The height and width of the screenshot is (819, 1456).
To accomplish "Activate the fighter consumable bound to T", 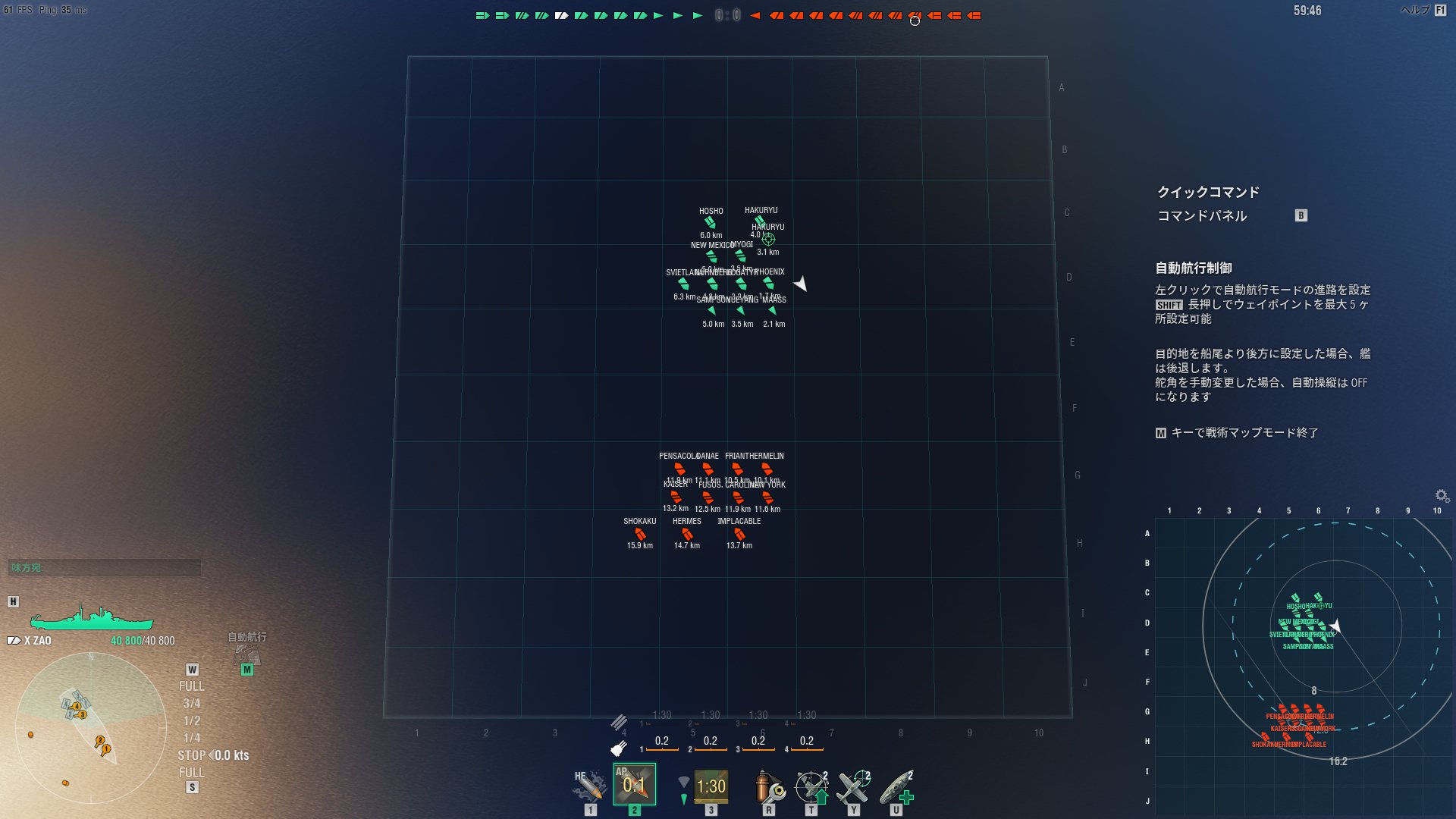I will coord(810,785).
